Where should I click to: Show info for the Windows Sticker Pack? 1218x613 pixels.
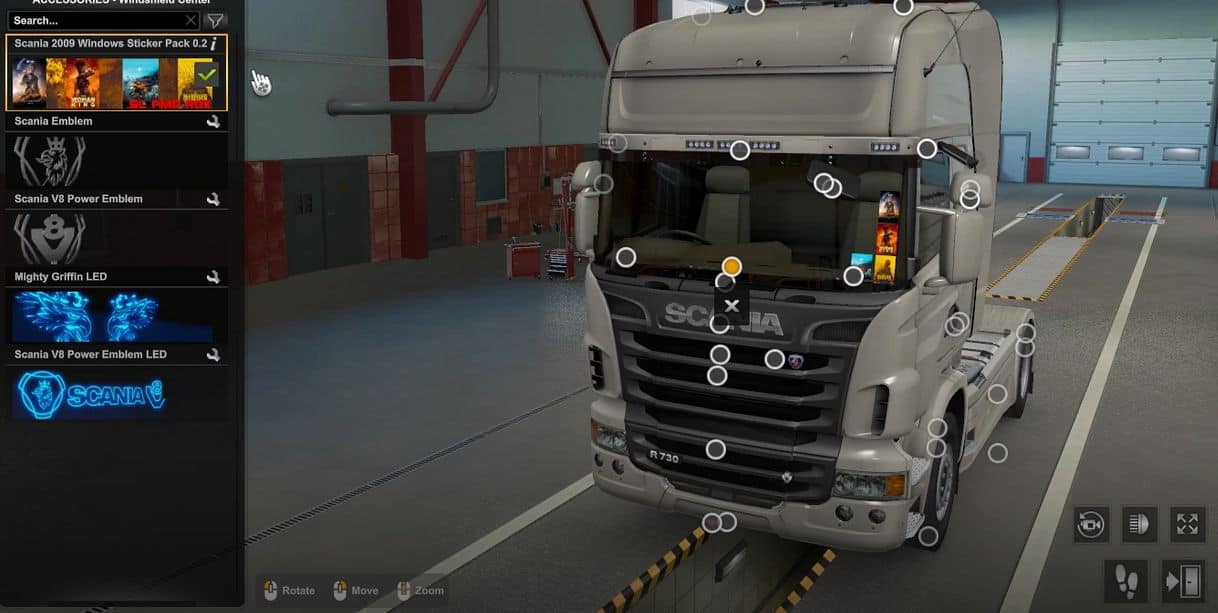(214, 45)
